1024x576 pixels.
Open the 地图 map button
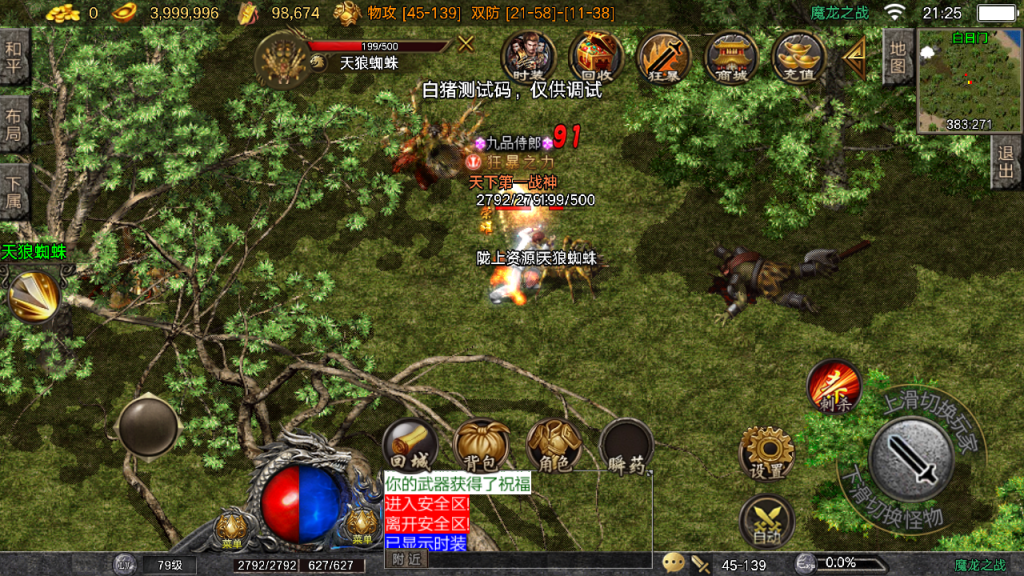pos(897,57)
